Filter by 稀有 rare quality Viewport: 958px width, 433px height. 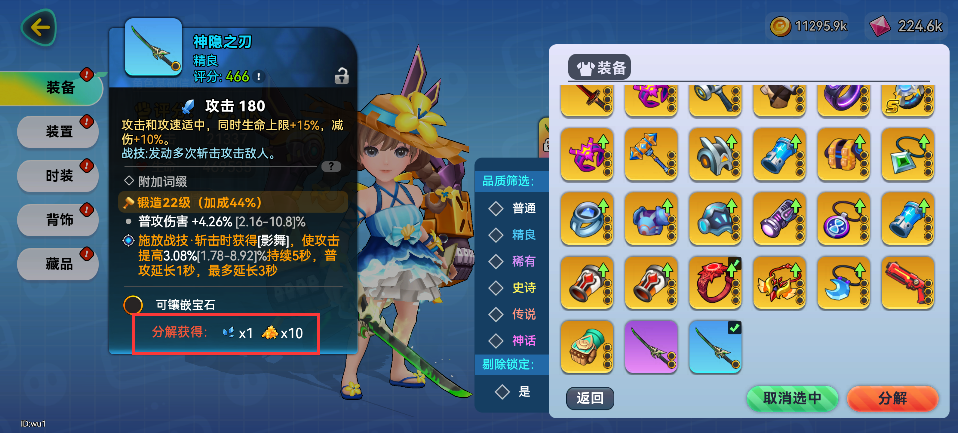click(513, 261)
